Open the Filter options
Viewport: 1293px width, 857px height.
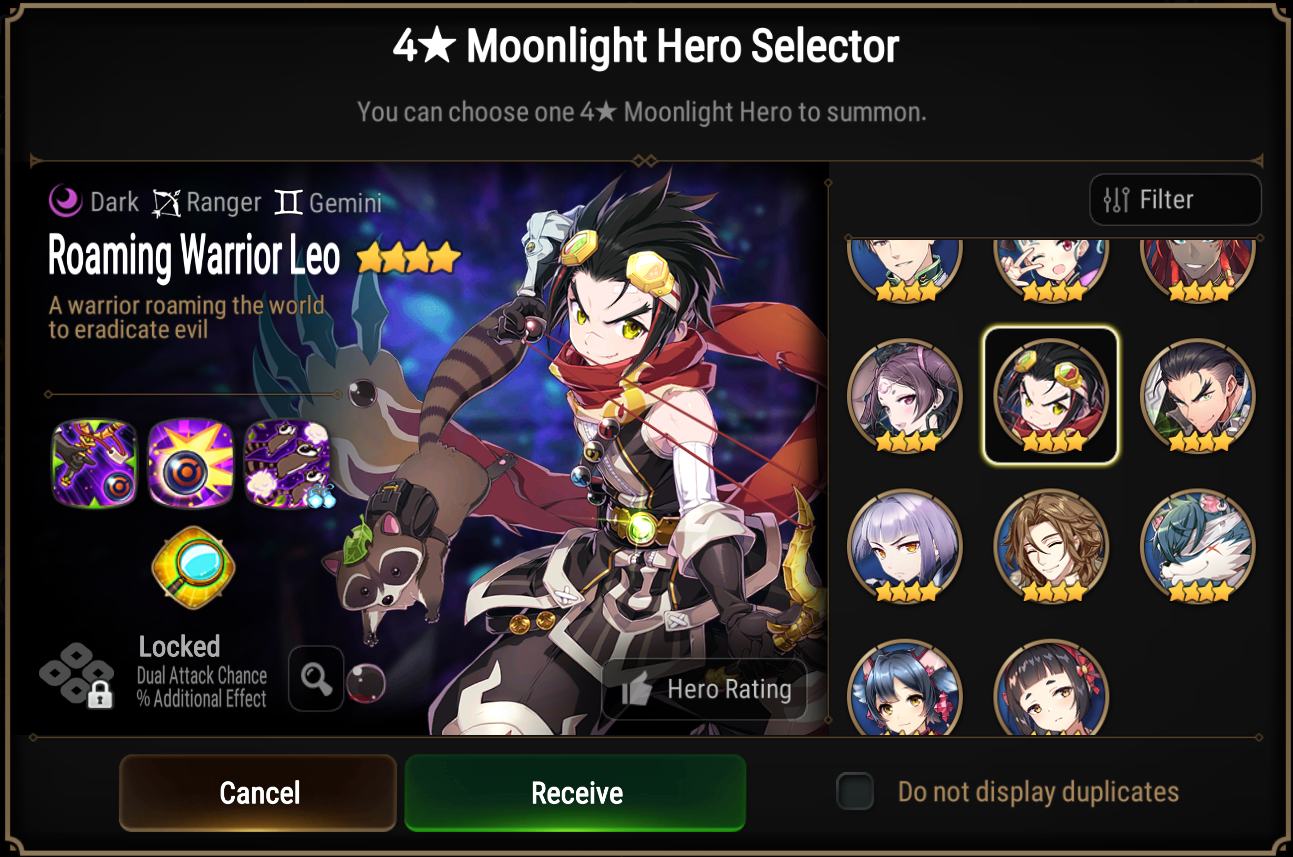point(1175,199)
